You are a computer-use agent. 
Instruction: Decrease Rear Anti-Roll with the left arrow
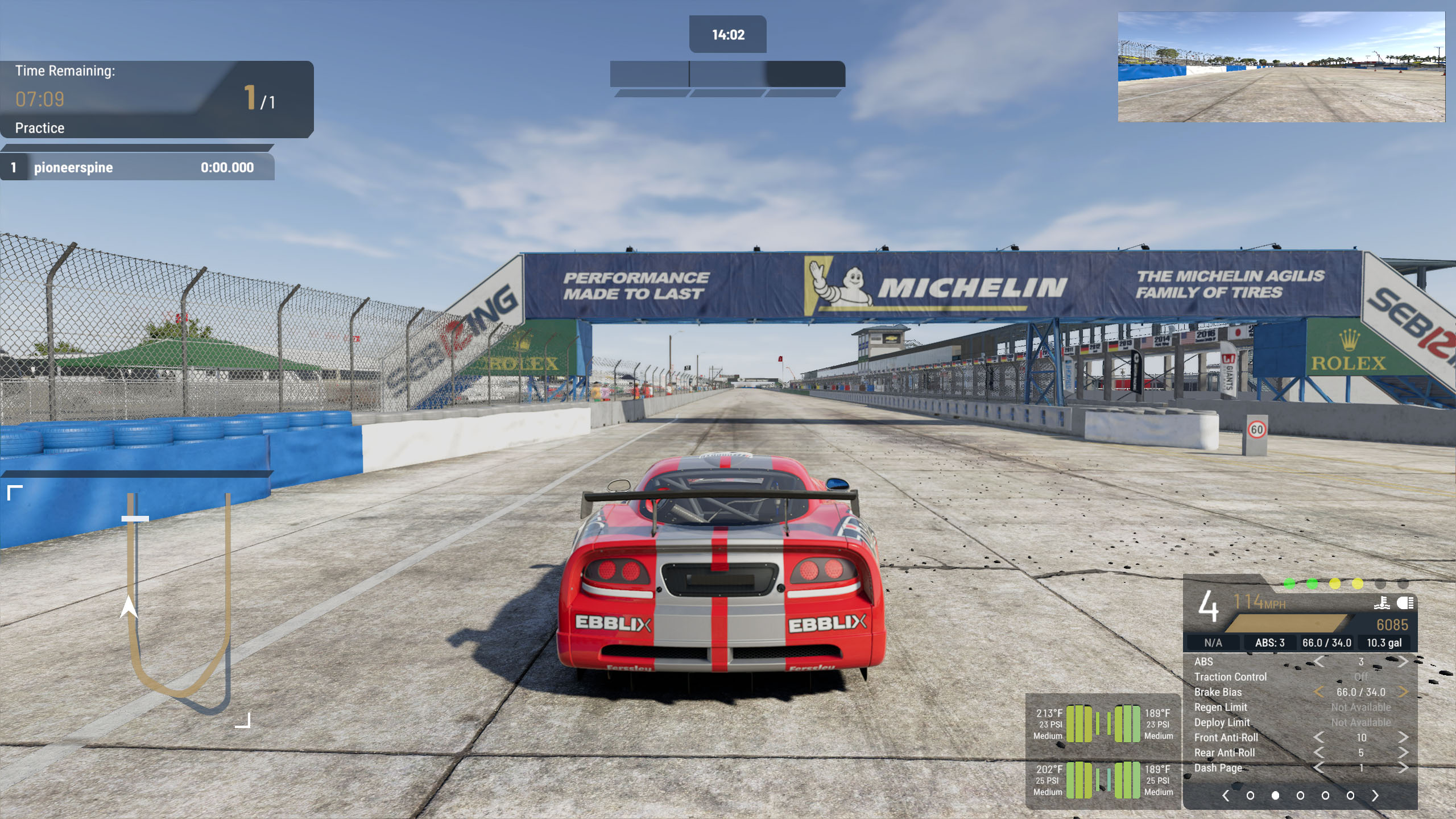pos(1319,752)
